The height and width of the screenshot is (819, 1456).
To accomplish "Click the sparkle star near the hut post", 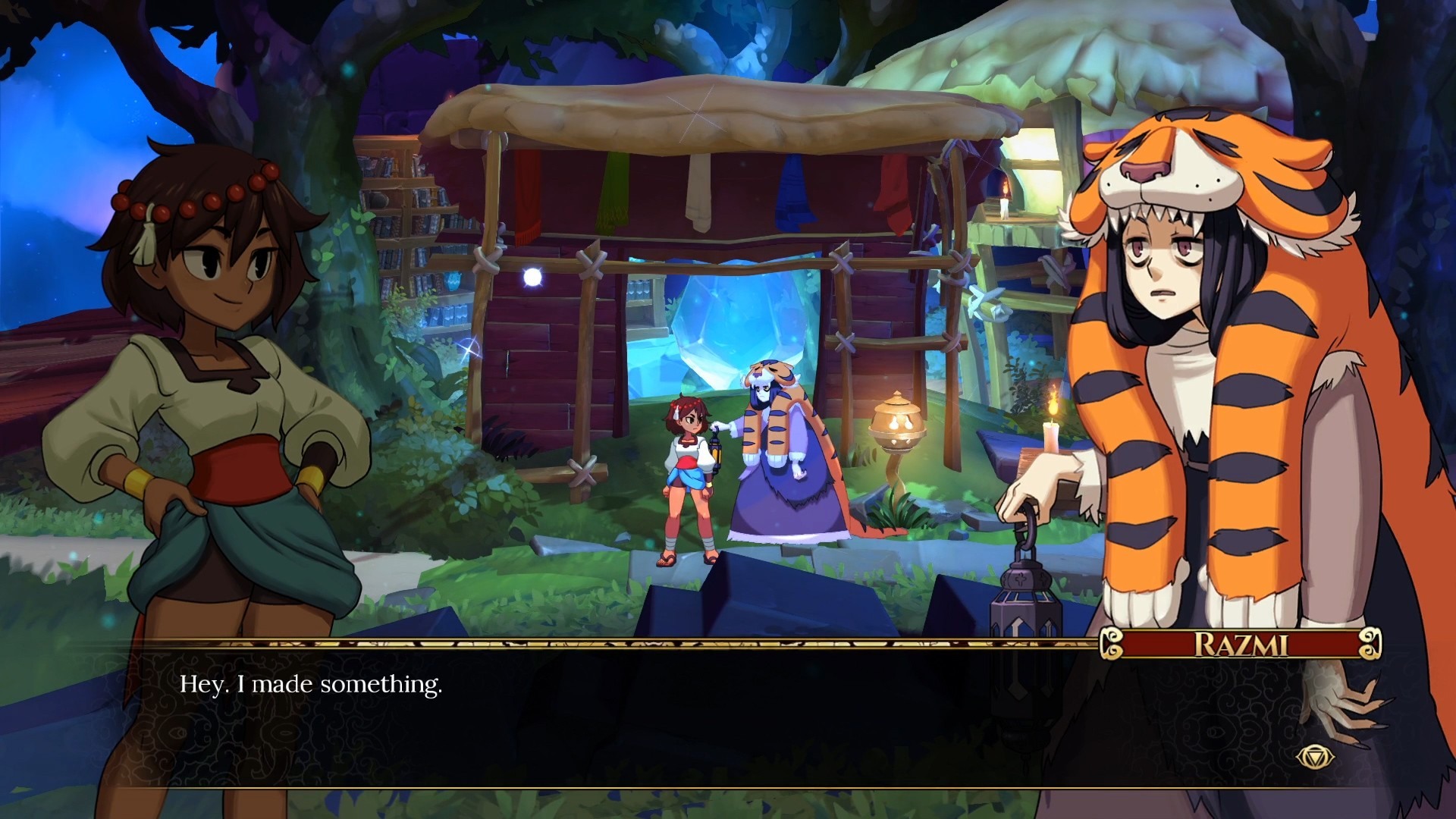I will click(470, 349).
